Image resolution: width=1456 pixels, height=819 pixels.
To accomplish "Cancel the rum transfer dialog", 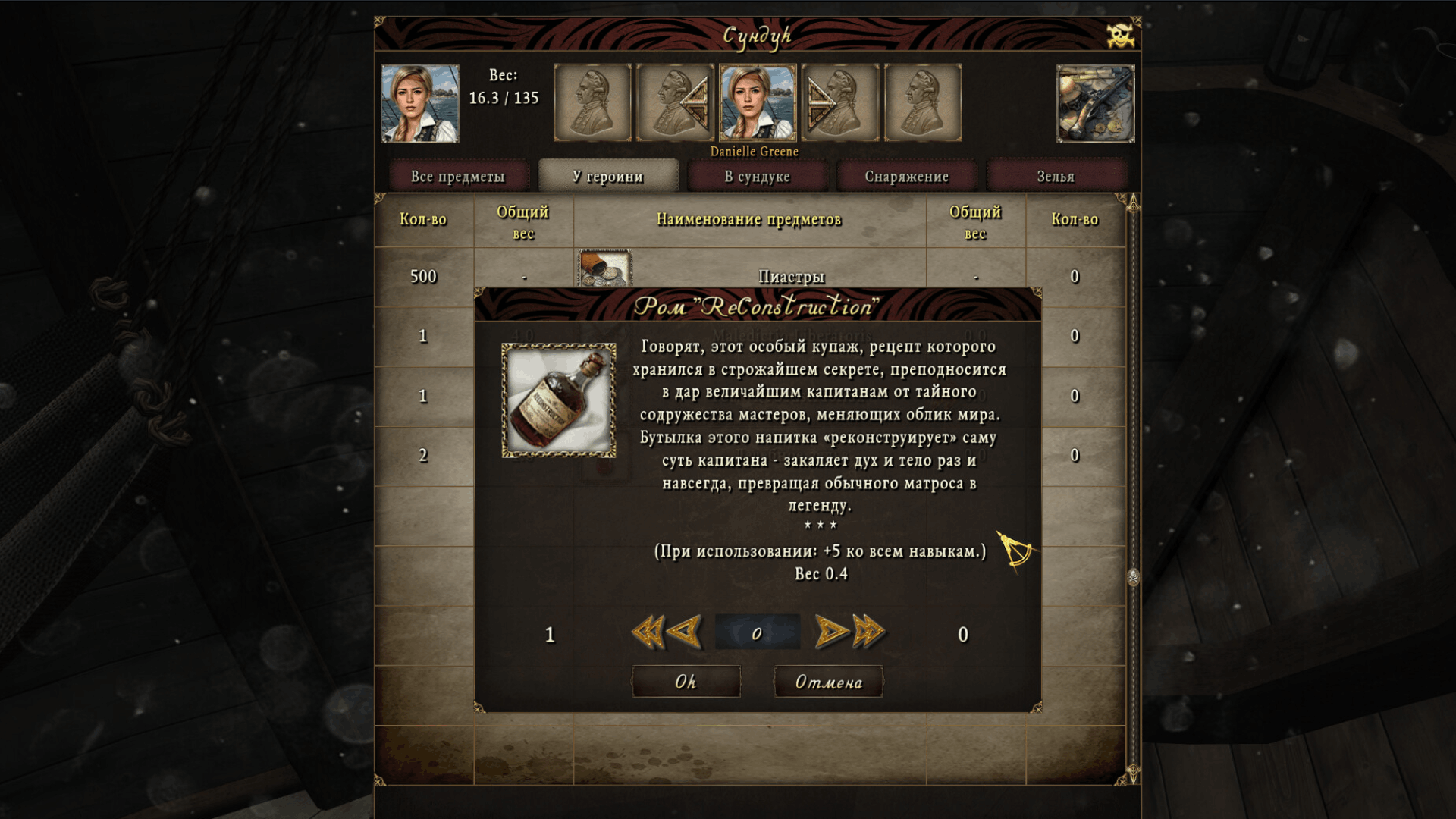I will pyautogui.click(x=828, y=682).
